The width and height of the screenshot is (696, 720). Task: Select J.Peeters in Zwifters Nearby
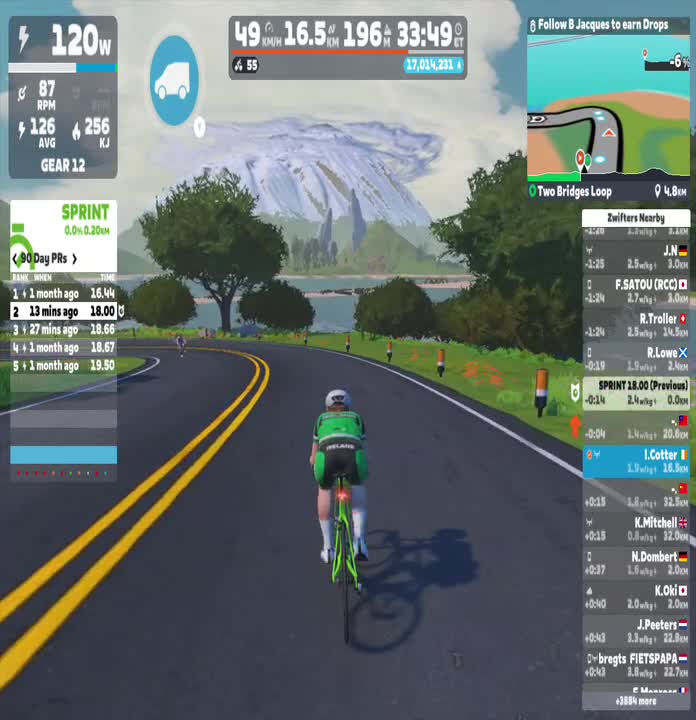tap(636, 631)
